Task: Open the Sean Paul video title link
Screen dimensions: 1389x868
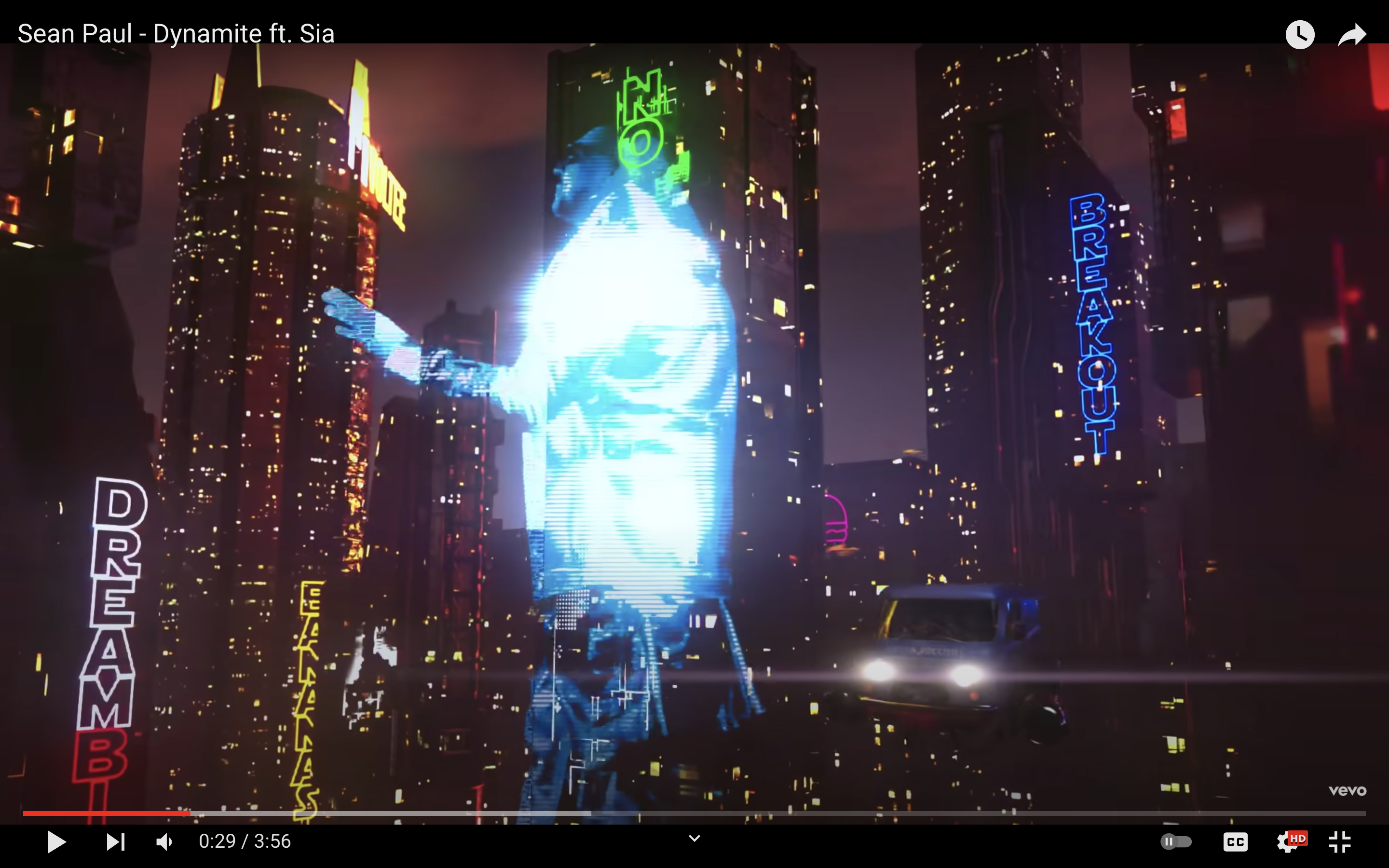Action: pyautogui.click(x=176, y=34)
